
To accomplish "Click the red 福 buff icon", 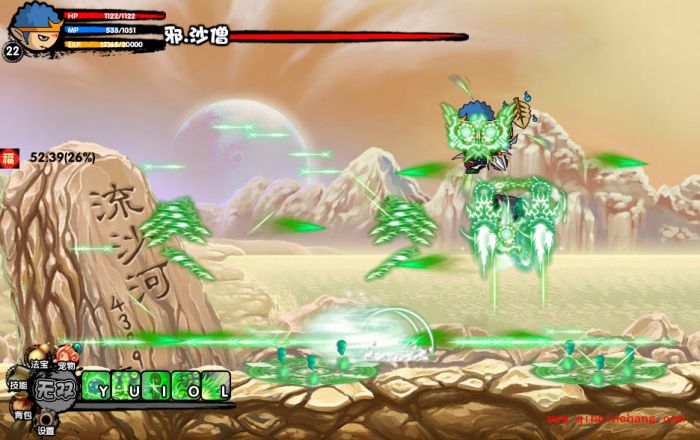I will pyautogui.click(x=9, y=157).
